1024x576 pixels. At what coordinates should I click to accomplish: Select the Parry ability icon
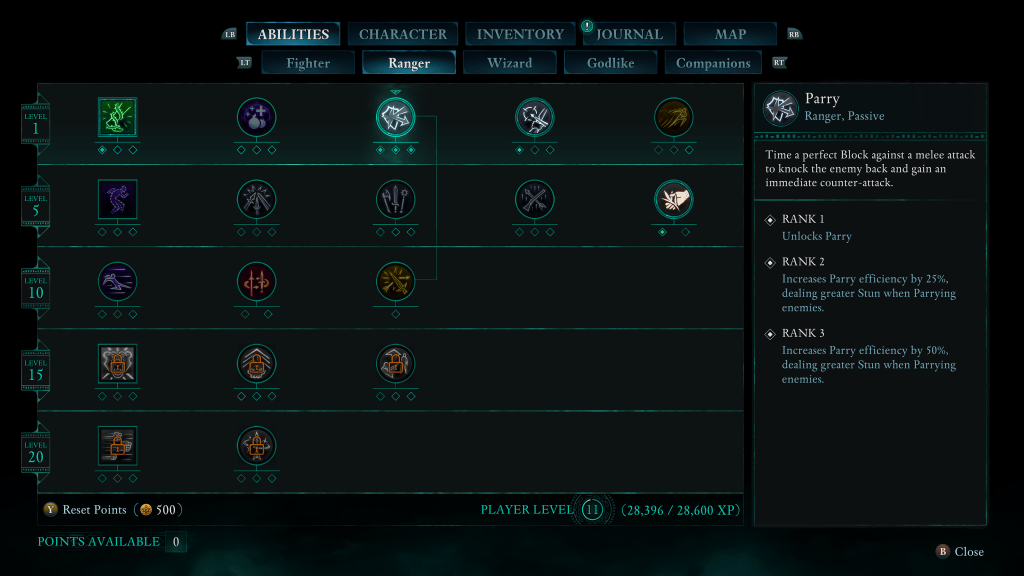click(x=395, y=117)
